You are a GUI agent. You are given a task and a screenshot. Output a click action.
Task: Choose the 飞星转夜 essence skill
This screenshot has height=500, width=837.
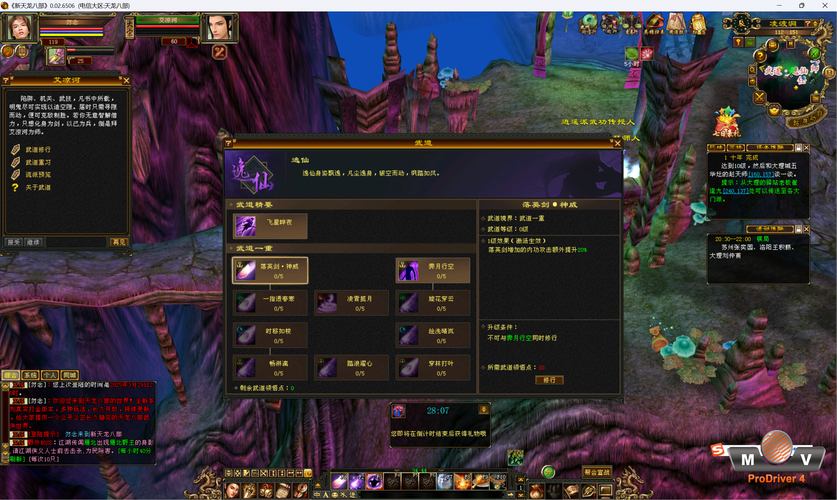(x=270, y=225)
